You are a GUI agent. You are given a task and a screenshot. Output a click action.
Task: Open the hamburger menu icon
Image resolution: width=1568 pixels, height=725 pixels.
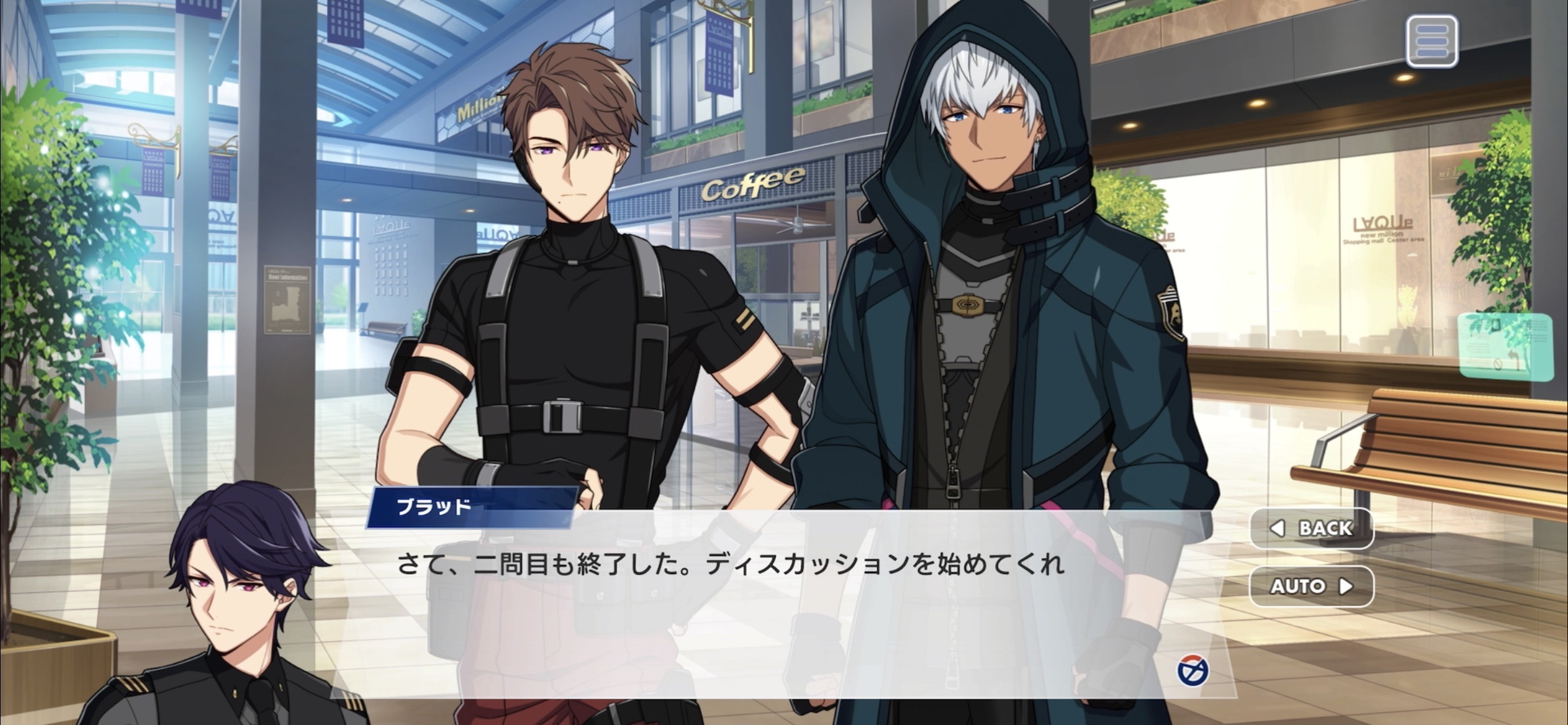[1432, 42]
